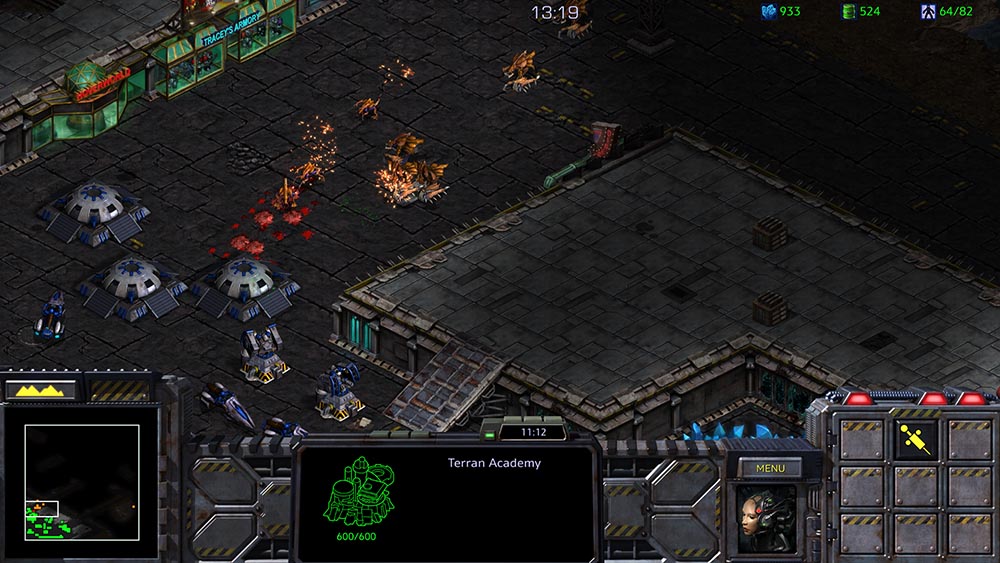Toggle minimap terrain with the yellow mountain button

[x=42, y=390]
